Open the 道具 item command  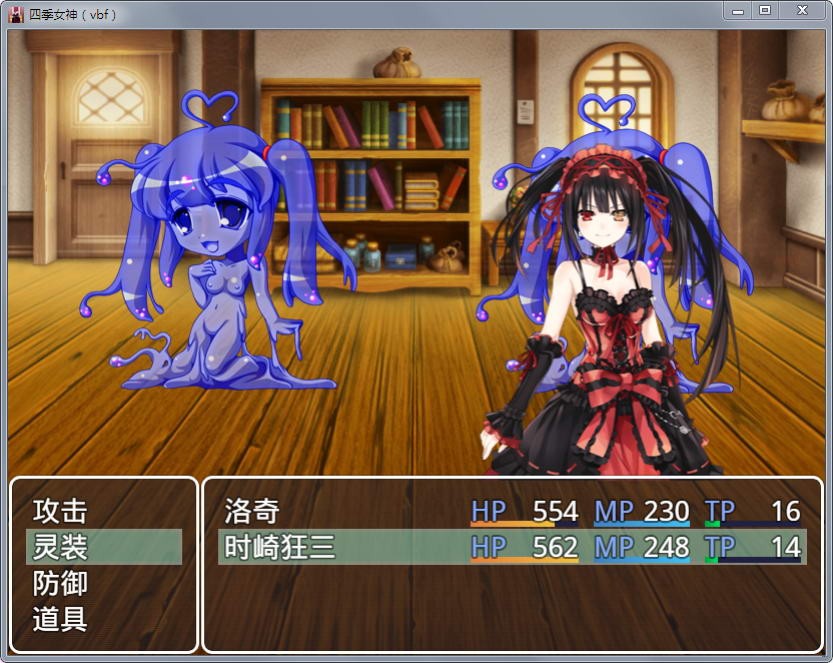pyautogui.click(x=61, y=620)
